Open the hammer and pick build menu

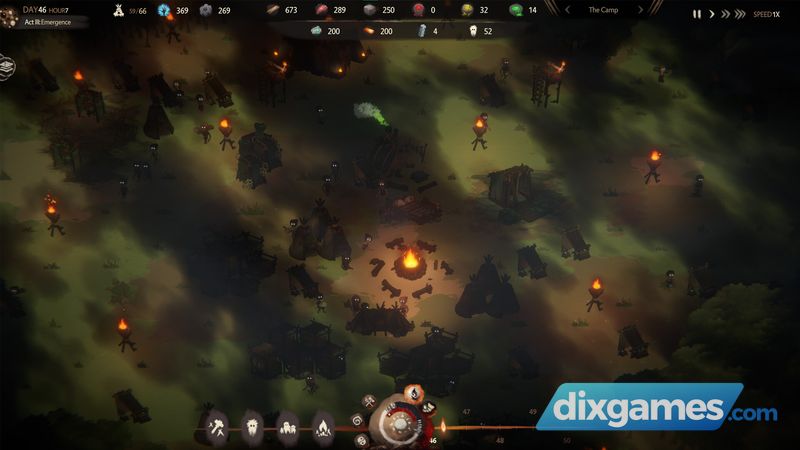(x=218, y=428)
